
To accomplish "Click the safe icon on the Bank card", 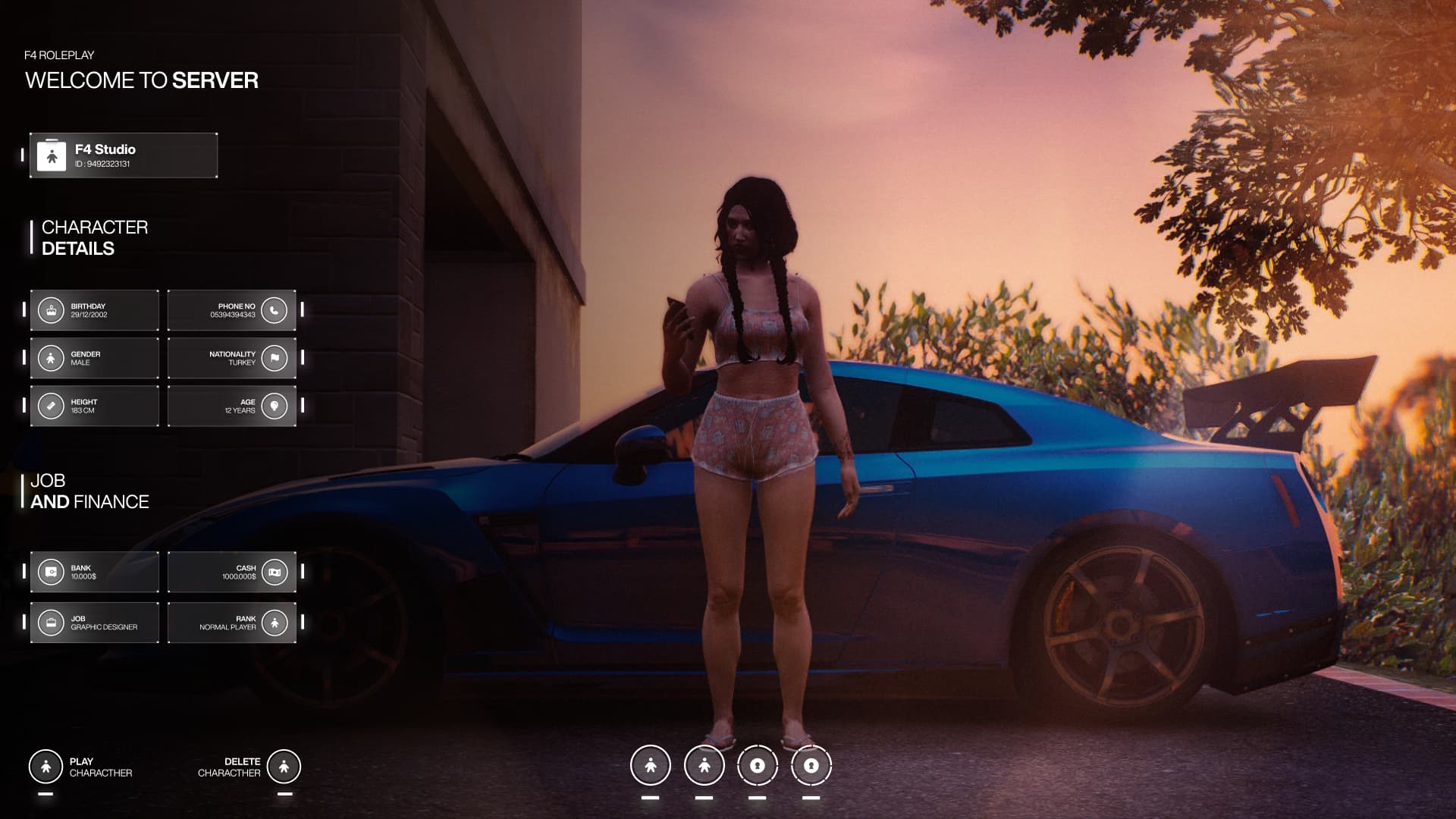I will [50, 572].
